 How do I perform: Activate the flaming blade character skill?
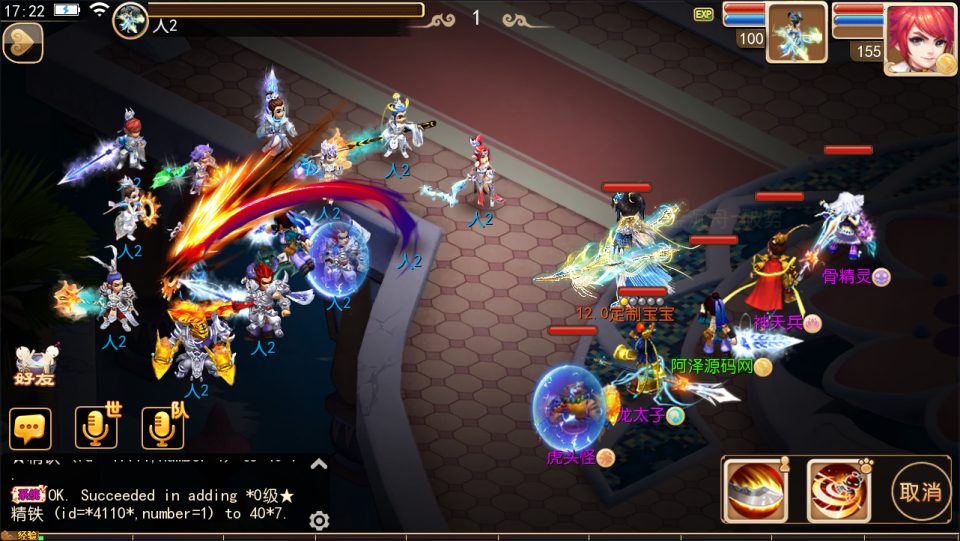click(x=756, y=491)
